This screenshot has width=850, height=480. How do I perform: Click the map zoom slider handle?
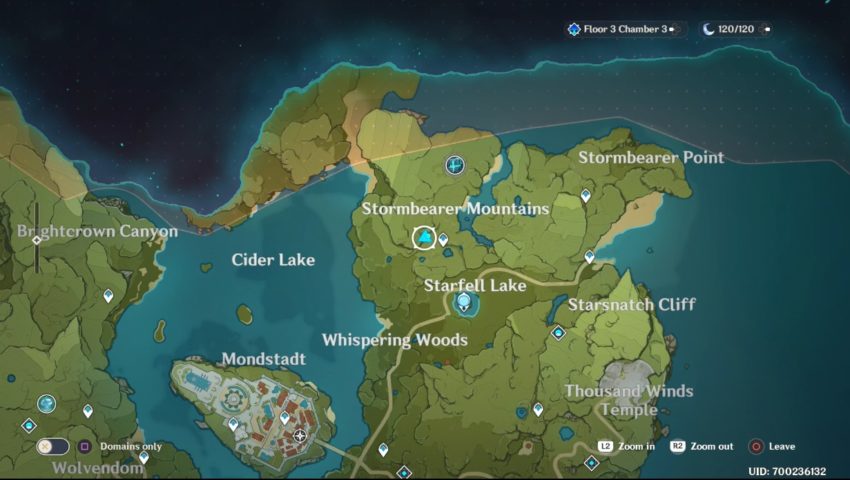tap(37, 240)
